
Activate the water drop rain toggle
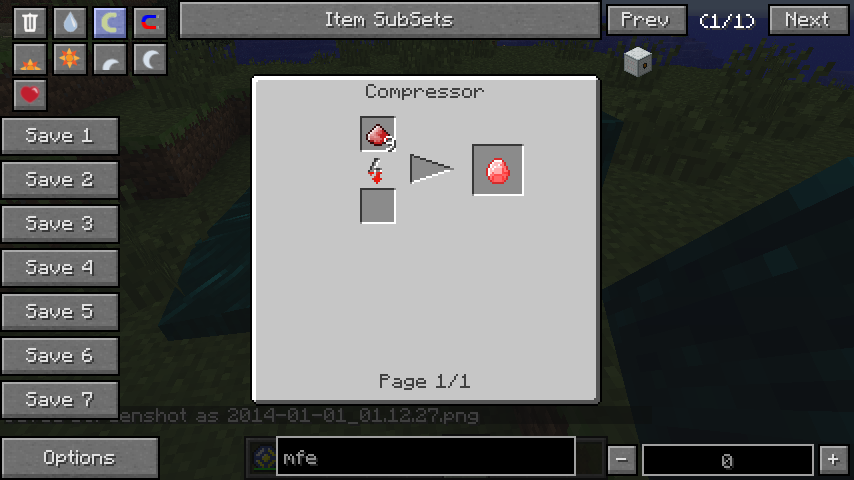coord(70,22)
